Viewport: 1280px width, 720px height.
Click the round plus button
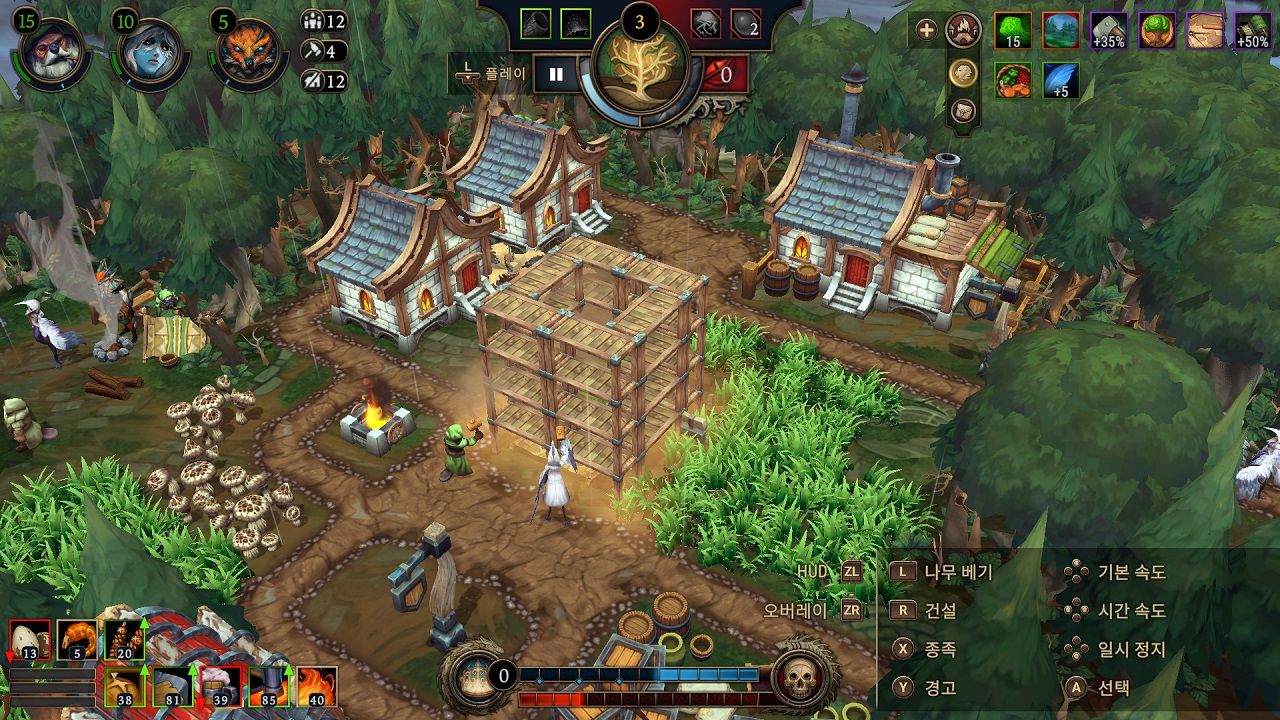pyautogui.click(x=927, y=30)
